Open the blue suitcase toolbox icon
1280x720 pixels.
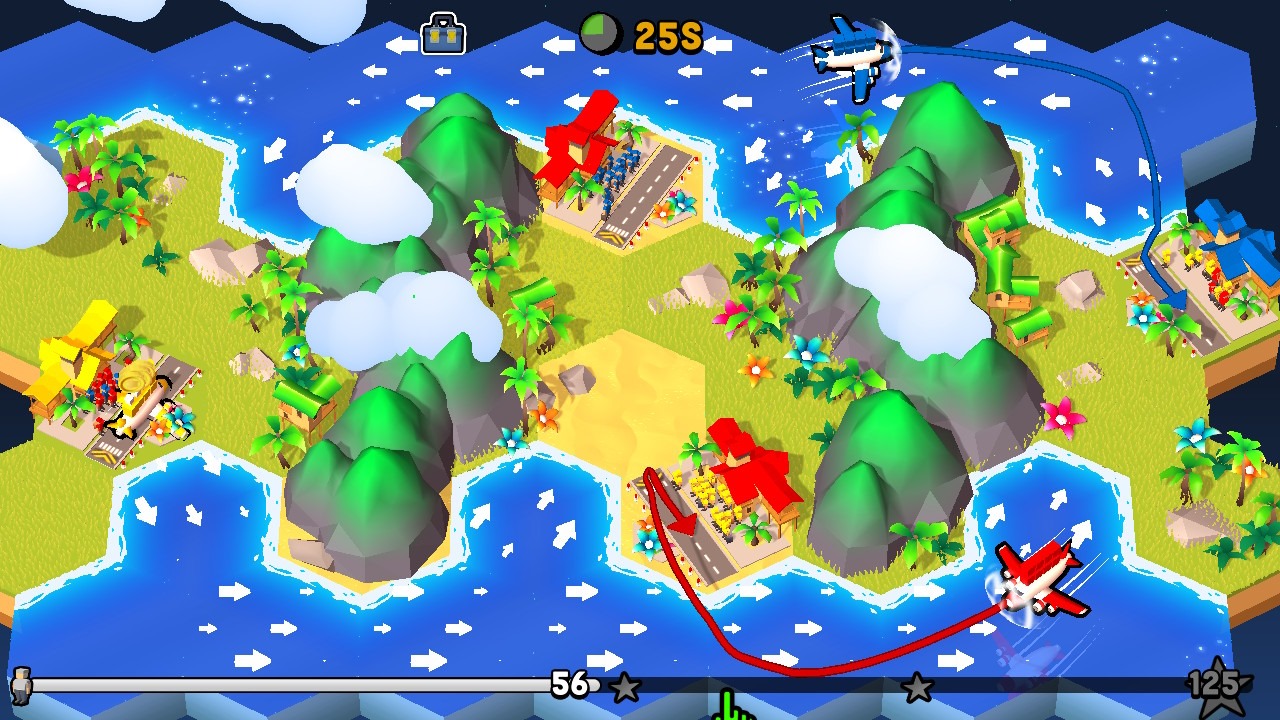coord(444,35)
